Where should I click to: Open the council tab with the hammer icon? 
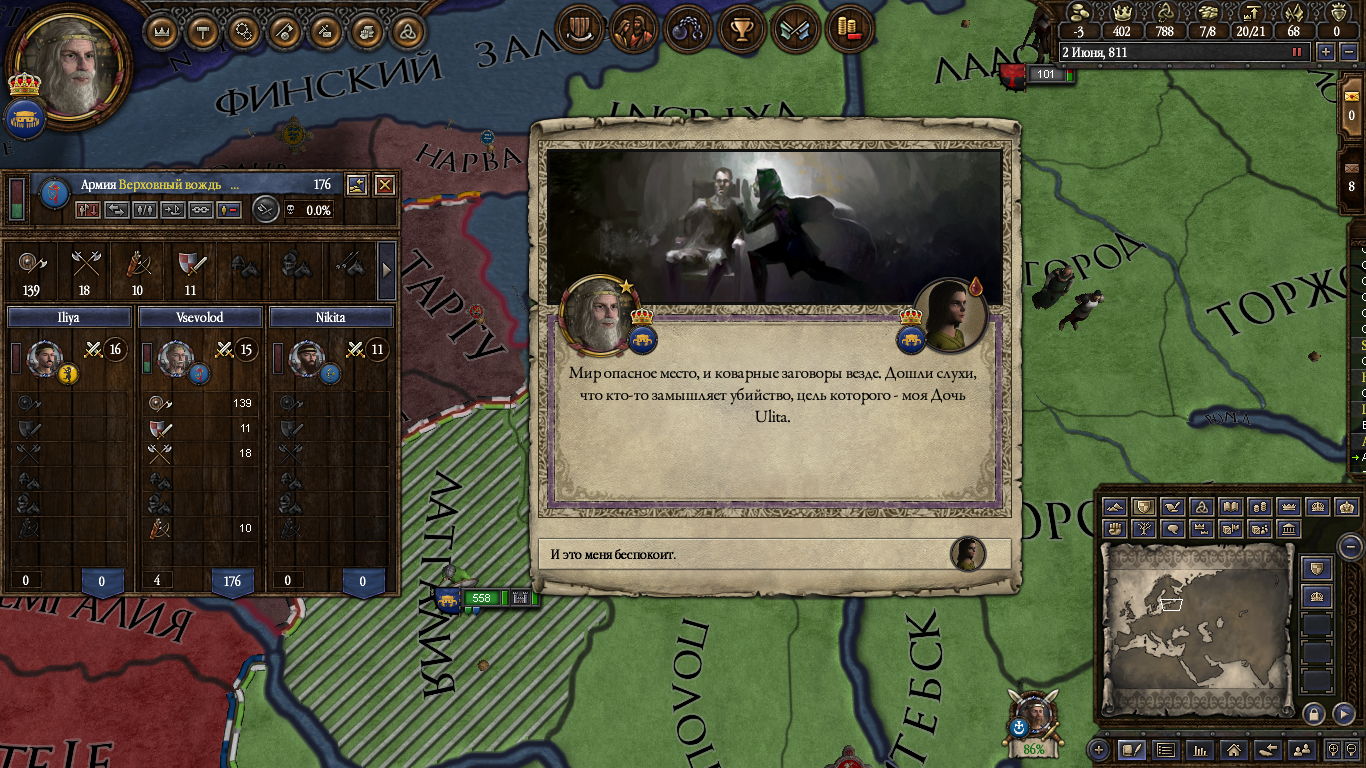point(203,31)
